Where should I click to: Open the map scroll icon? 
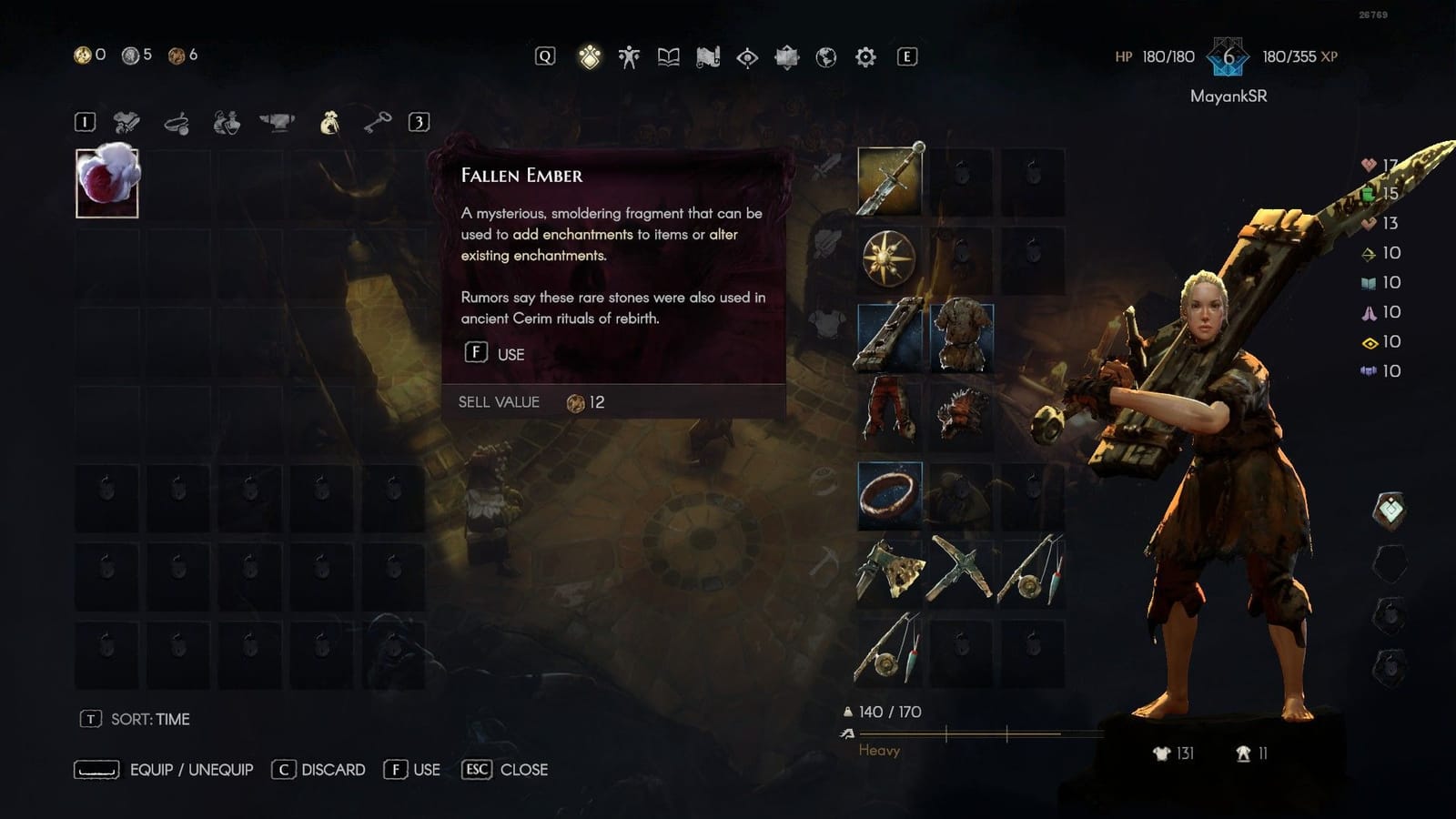[707, 56]
